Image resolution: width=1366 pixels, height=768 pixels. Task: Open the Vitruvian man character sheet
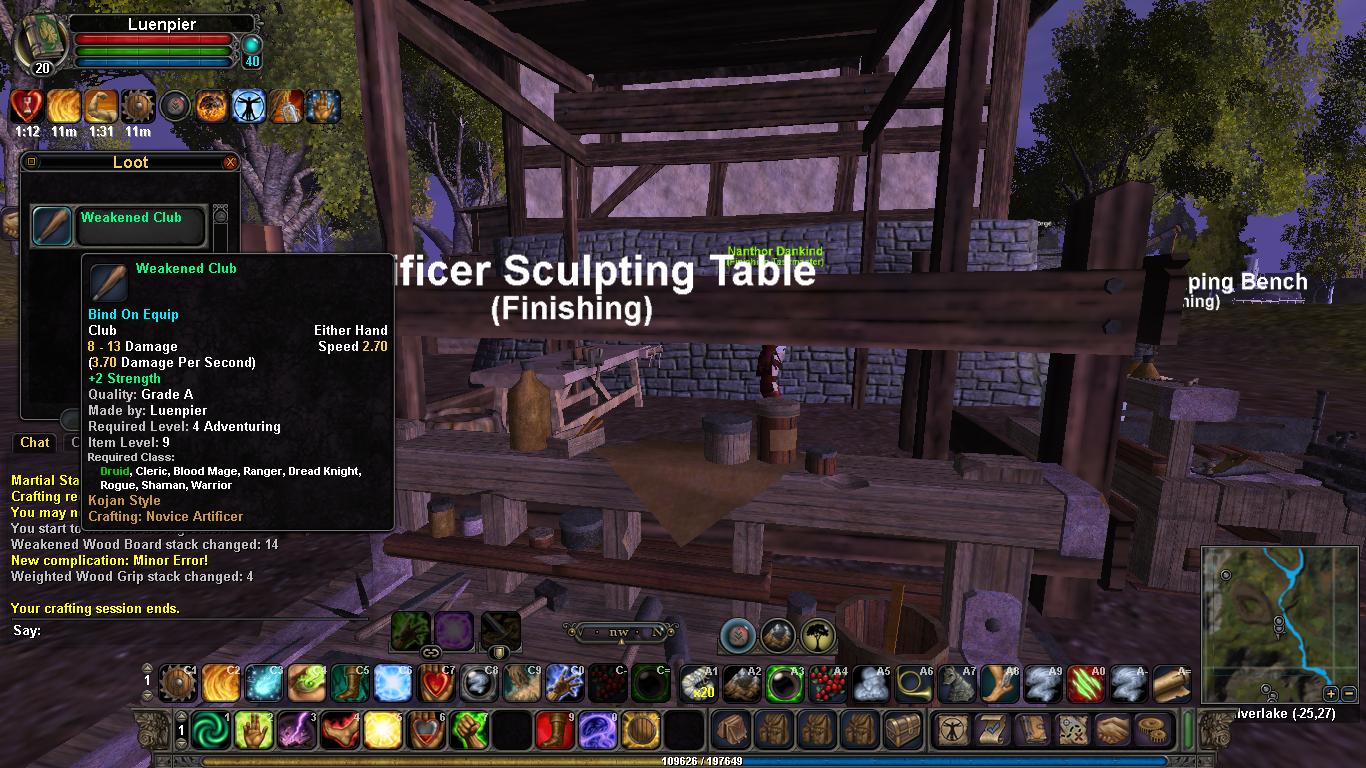pos(952,731)
